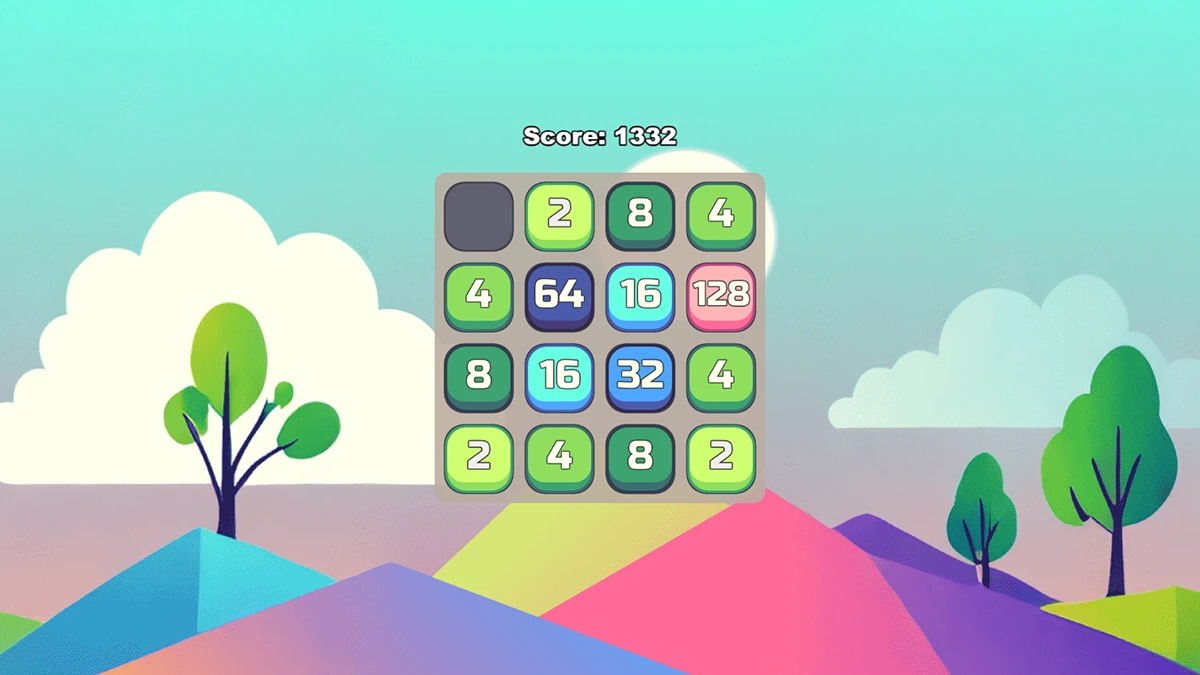Select the dark blue 64 tile
This screenshot has height=675, width=1200.
point(560,295)
